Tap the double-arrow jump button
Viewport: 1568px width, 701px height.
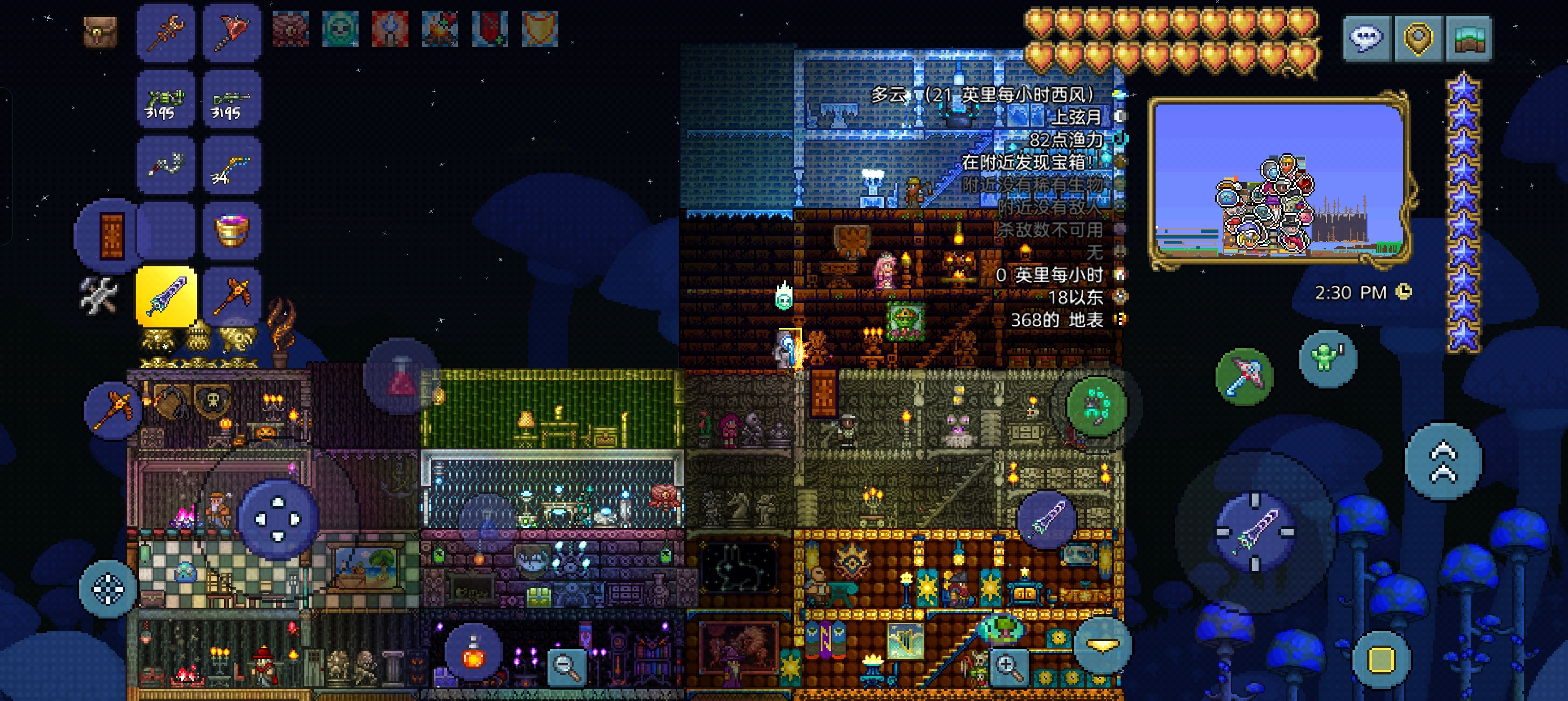(1443, 462)
